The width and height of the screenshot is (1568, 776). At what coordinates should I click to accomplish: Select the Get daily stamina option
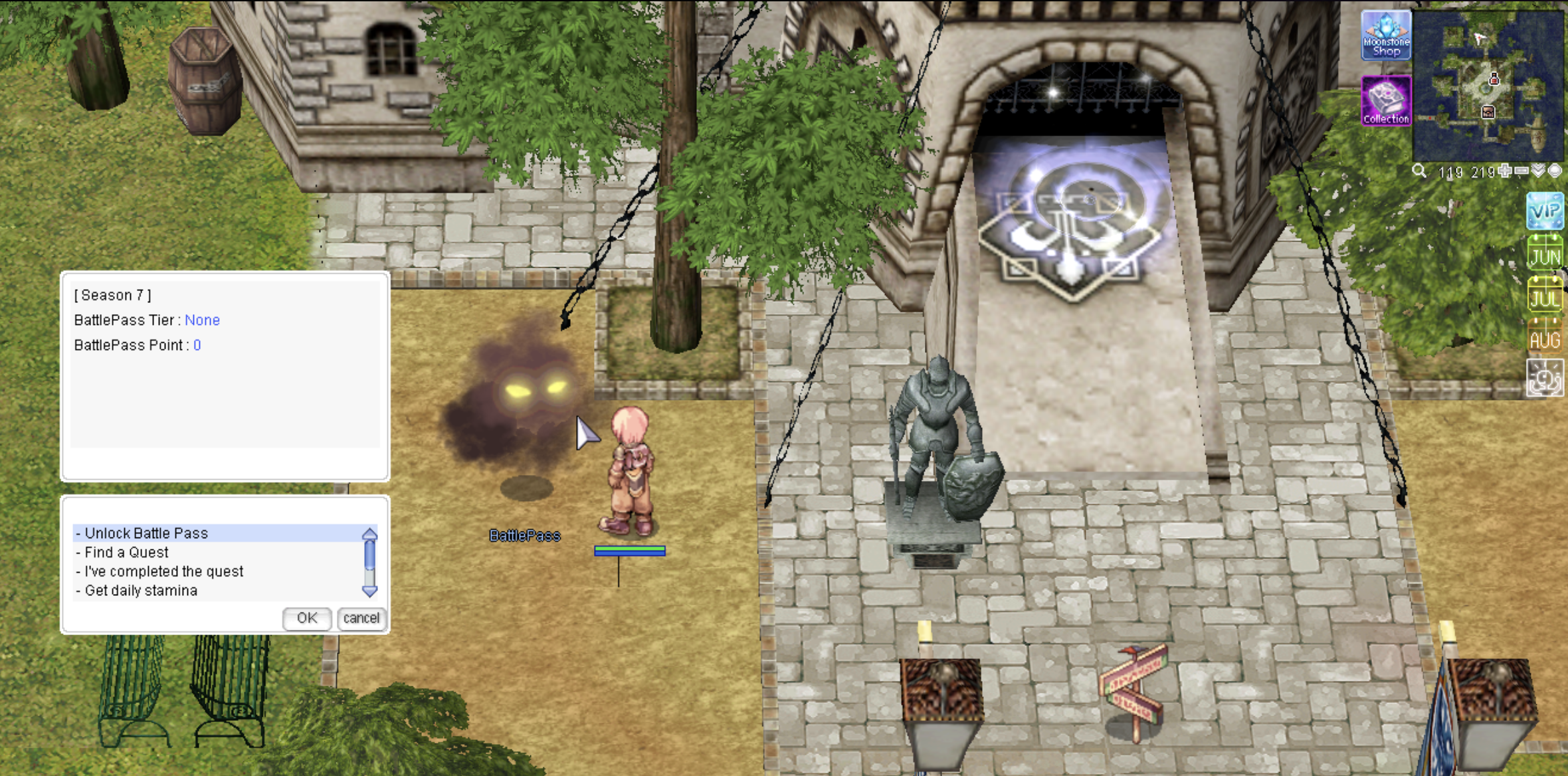pos(141,591)
